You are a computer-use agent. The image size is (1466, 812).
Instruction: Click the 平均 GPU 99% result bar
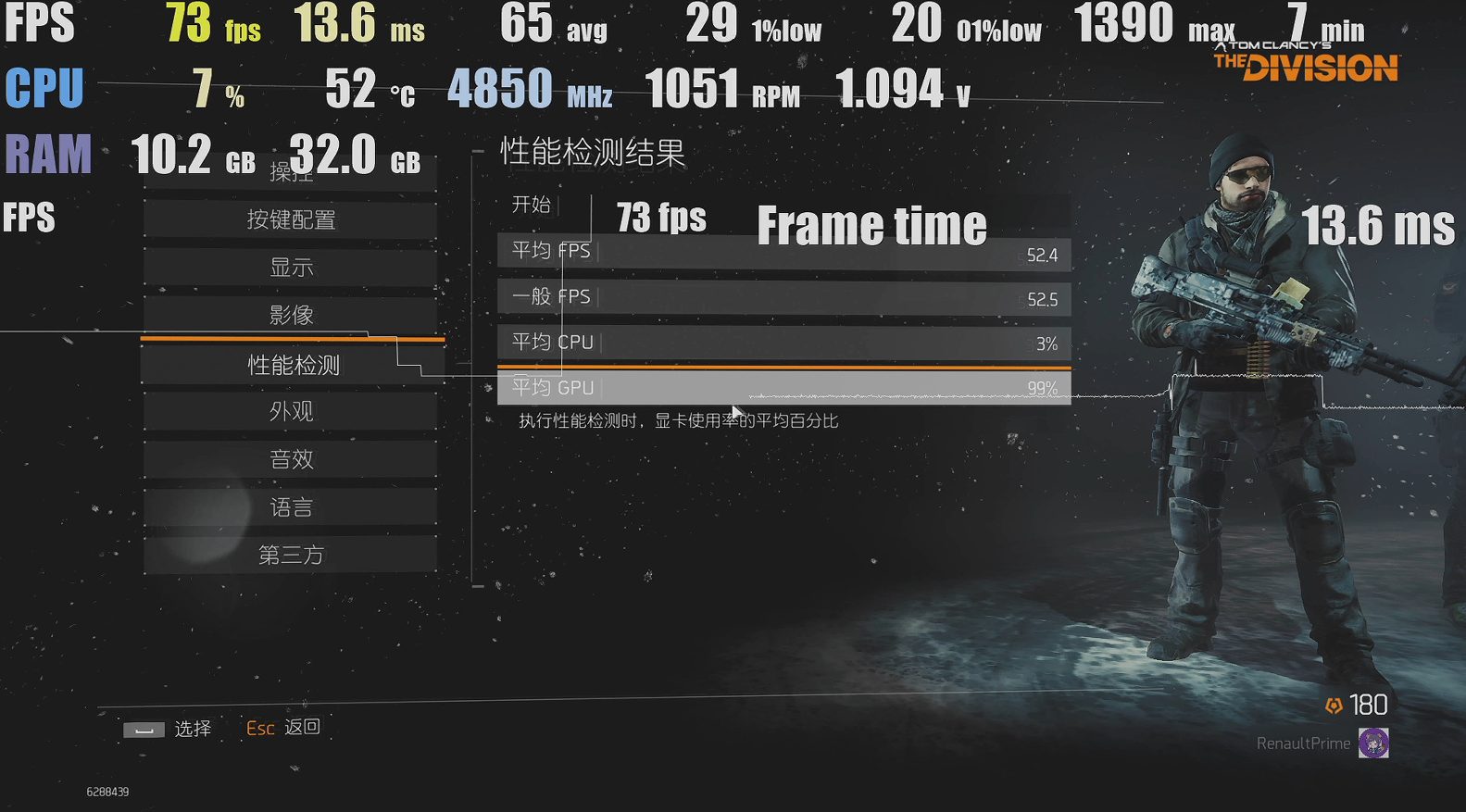point(783,386)
